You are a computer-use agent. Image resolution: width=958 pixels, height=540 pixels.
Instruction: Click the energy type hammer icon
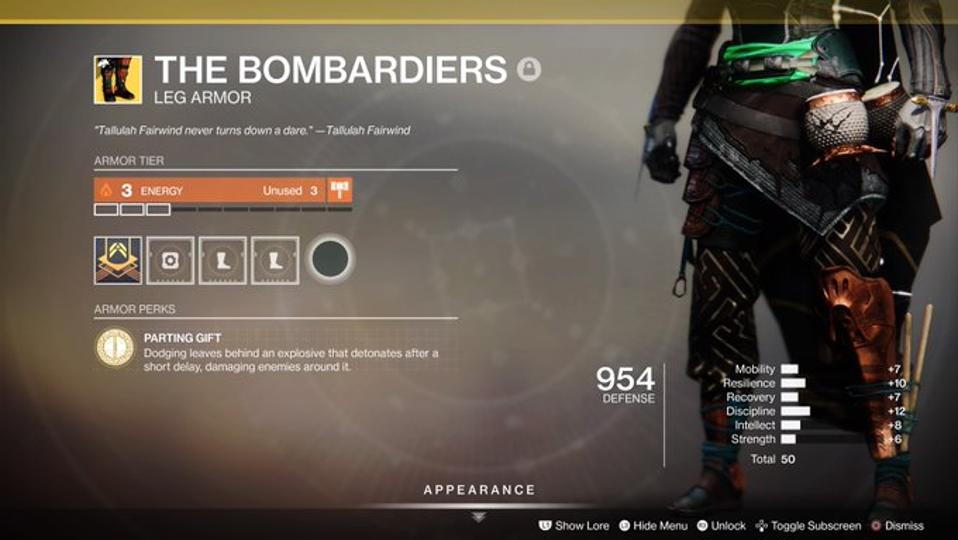click(x=340, y=191)
